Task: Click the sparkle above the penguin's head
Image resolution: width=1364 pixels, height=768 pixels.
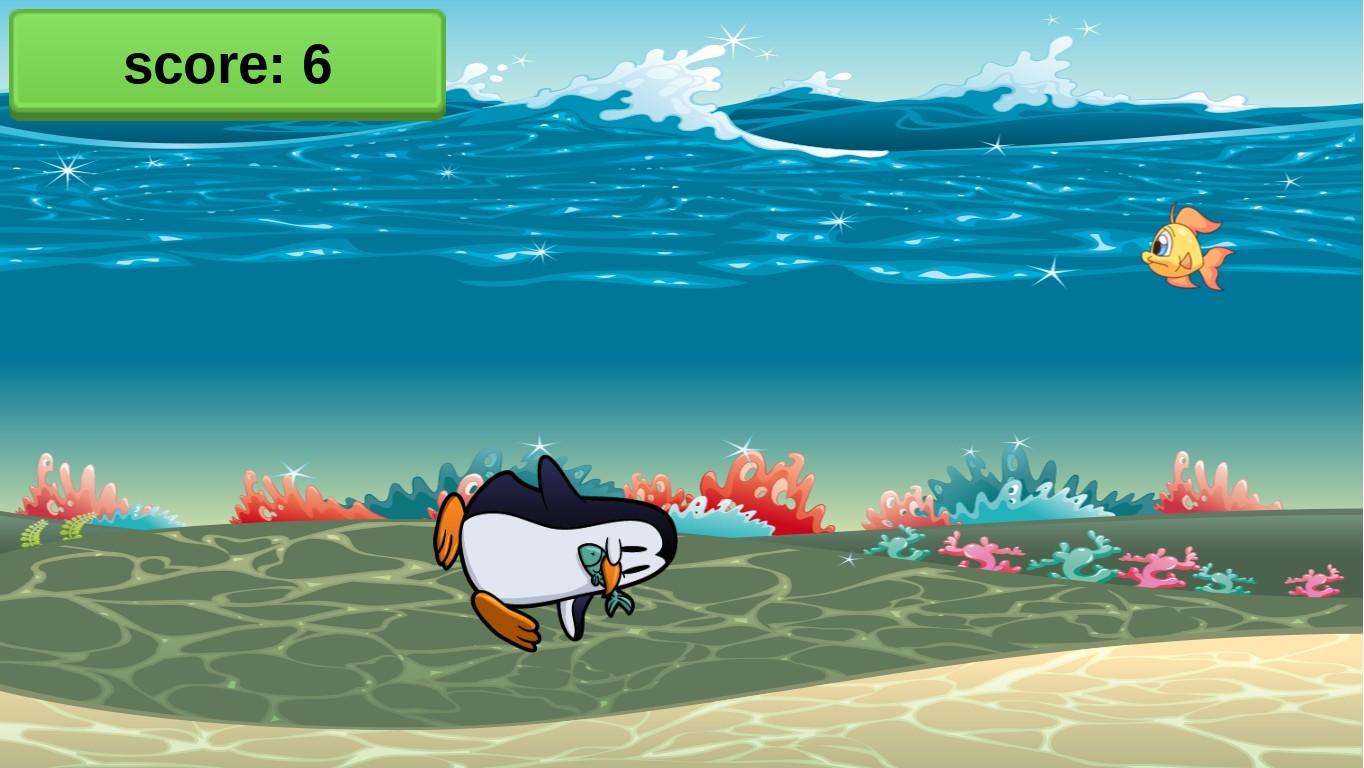Action: pos(540,445)
